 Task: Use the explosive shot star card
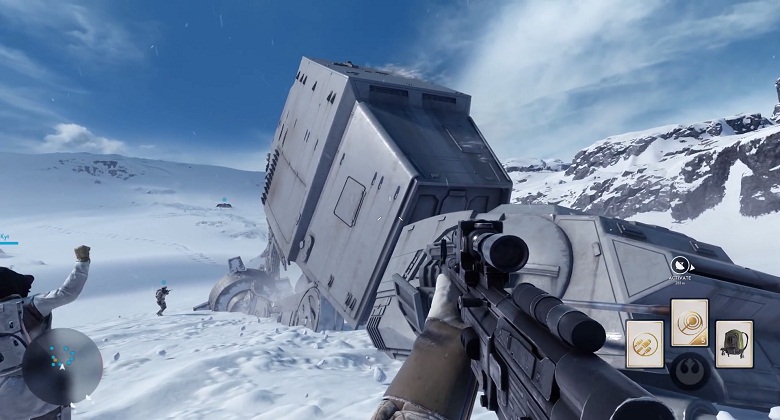(644, 343)
